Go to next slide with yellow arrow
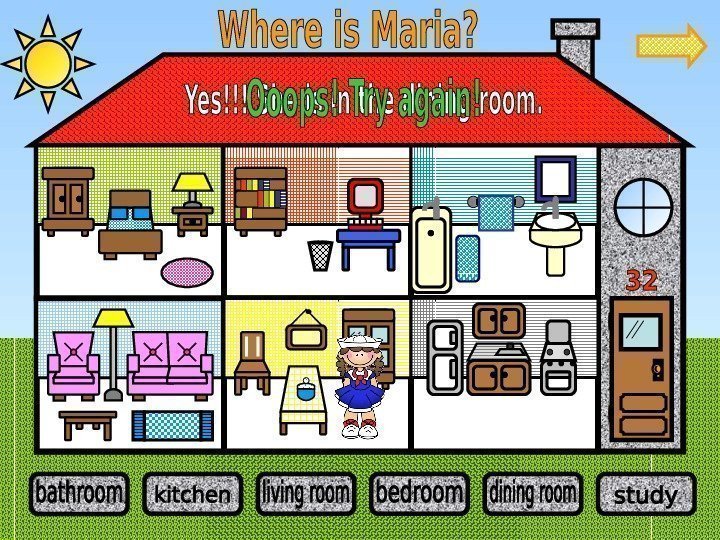Image resolution: width=720 pixels, height=540 pixels. pyautogui.click(x=671, y=45)
